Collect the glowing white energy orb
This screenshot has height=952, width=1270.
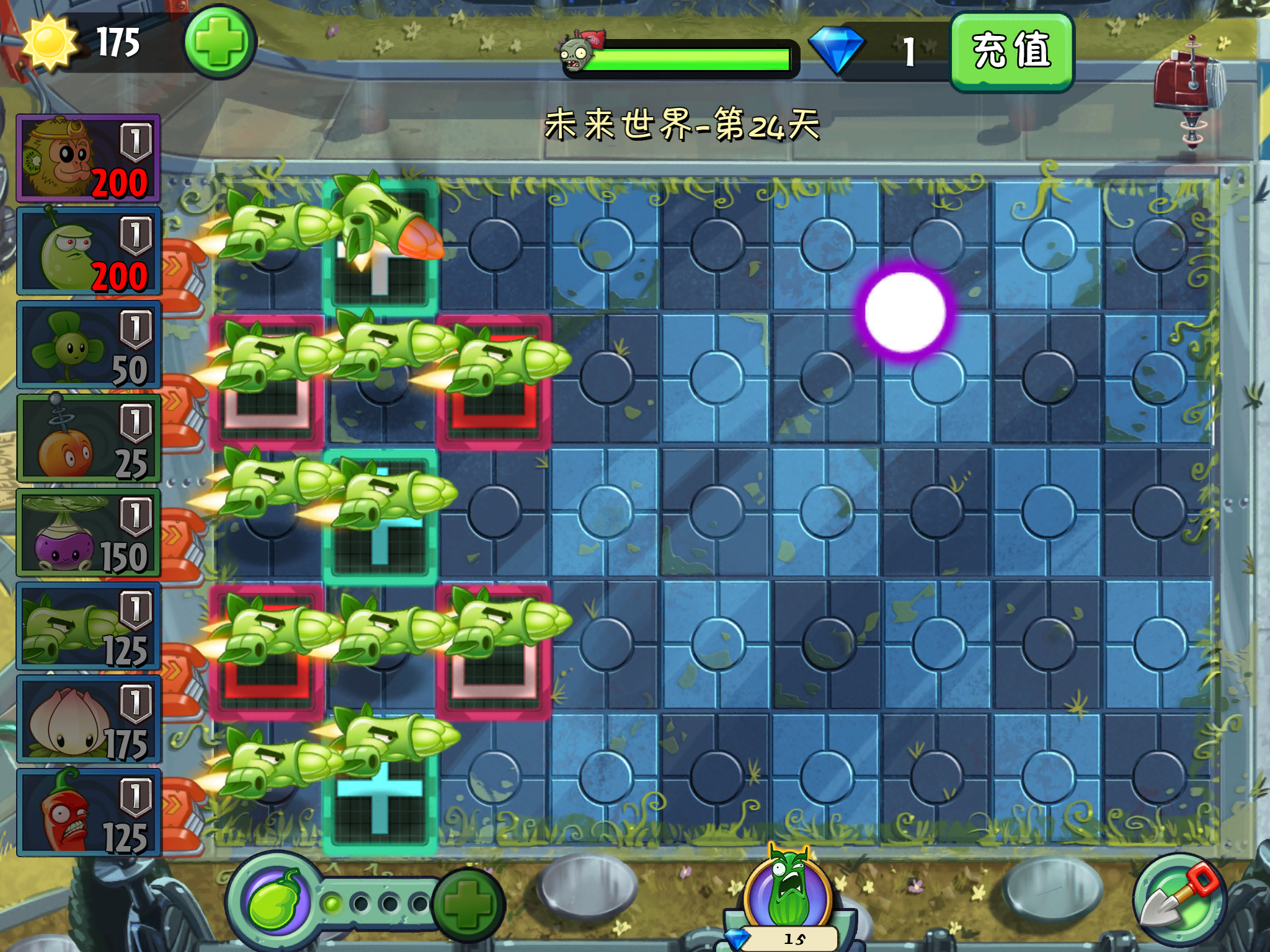(905, 311)
